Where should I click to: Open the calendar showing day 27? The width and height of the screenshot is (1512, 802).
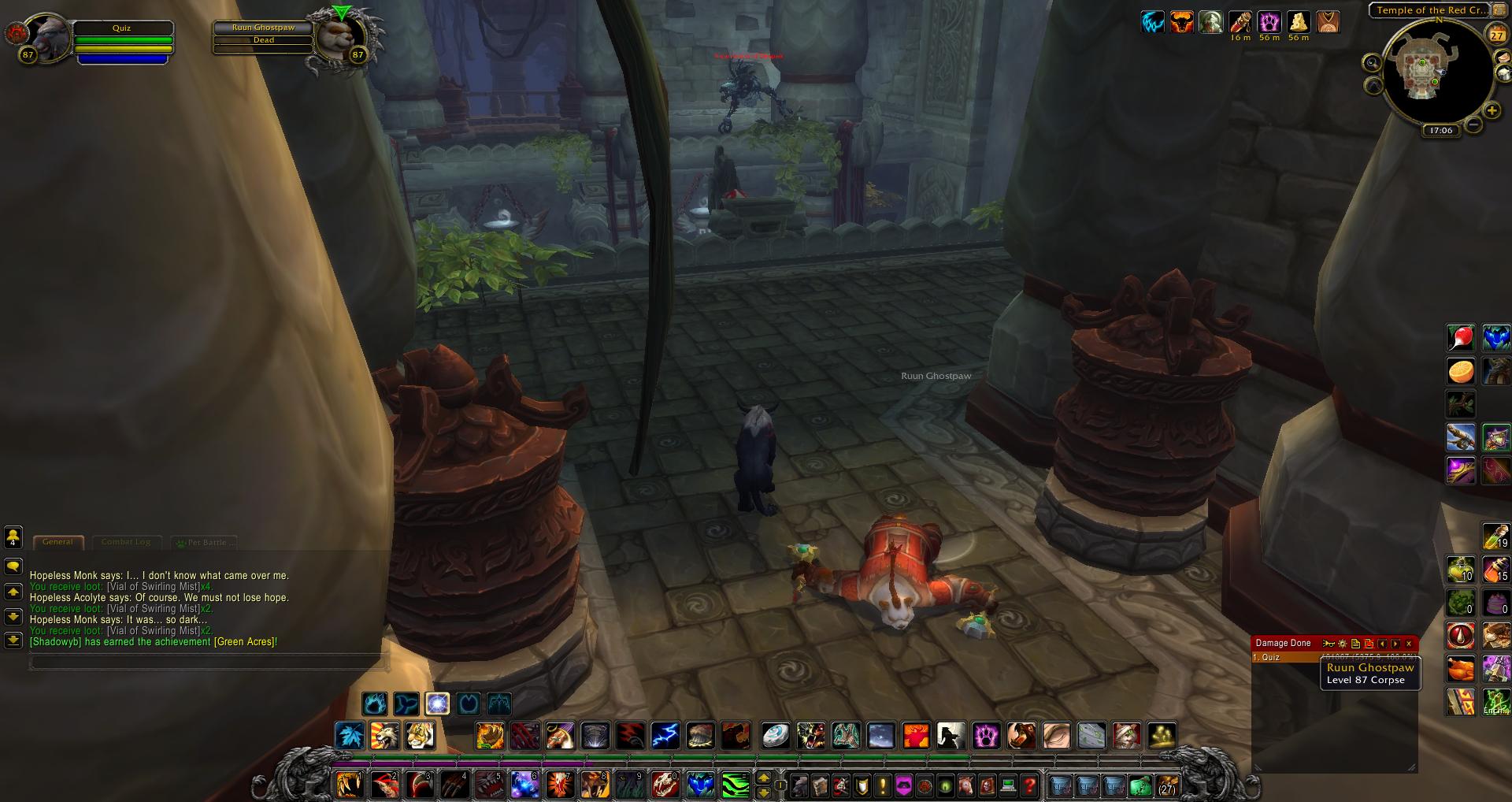tap(1496, 34)
